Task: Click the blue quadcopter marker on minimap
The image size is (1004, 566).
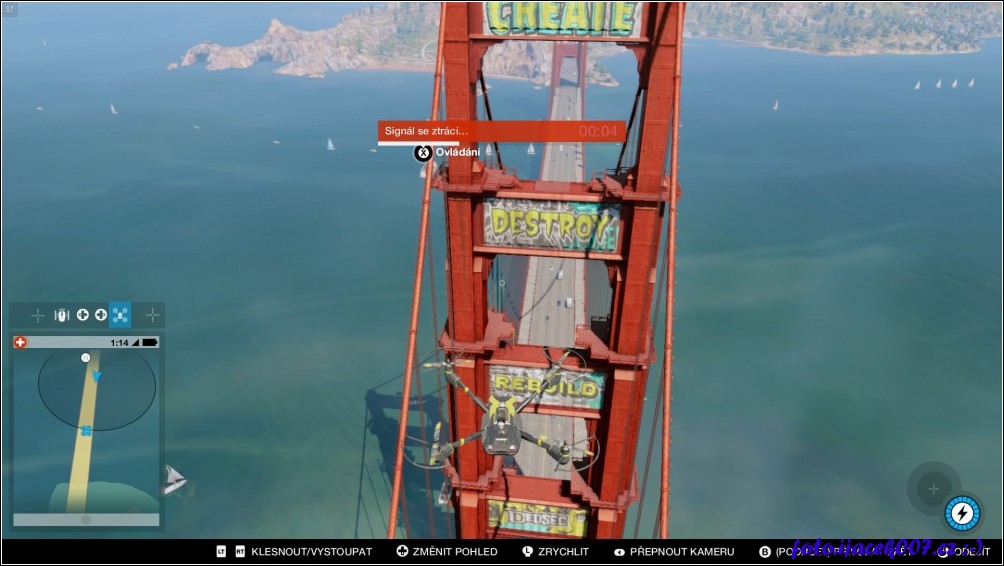Action: tap(86, 431)
